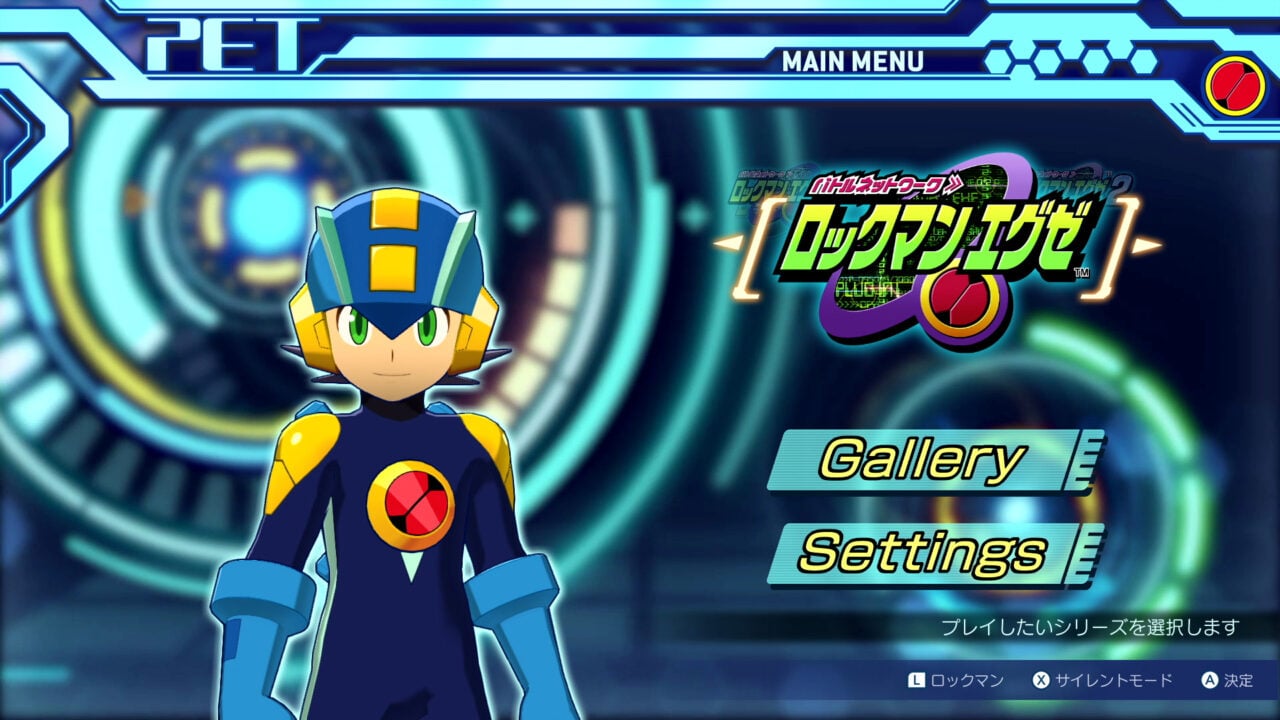The width and height of the screenshot is (1280, 720).
Task: Click the MAIN MENU header label
Action: [855, 60]
